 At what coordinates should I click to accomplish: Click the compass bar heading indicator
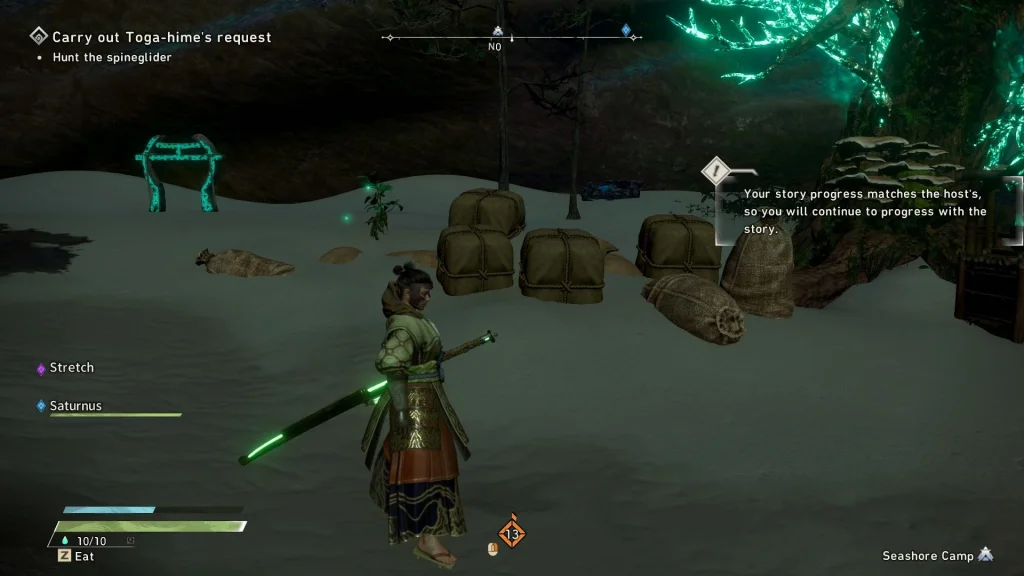495,46
